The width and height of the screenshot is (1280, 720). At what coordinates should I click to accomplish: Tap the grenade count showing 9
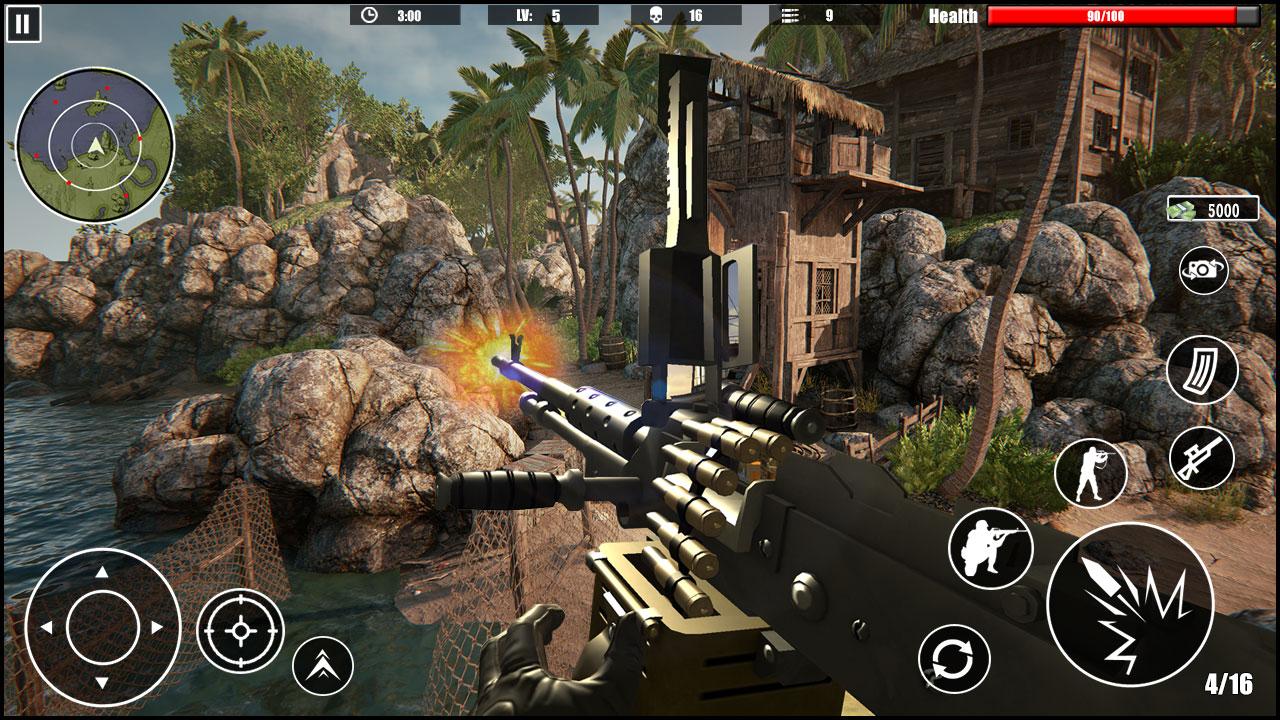point(813,14)
